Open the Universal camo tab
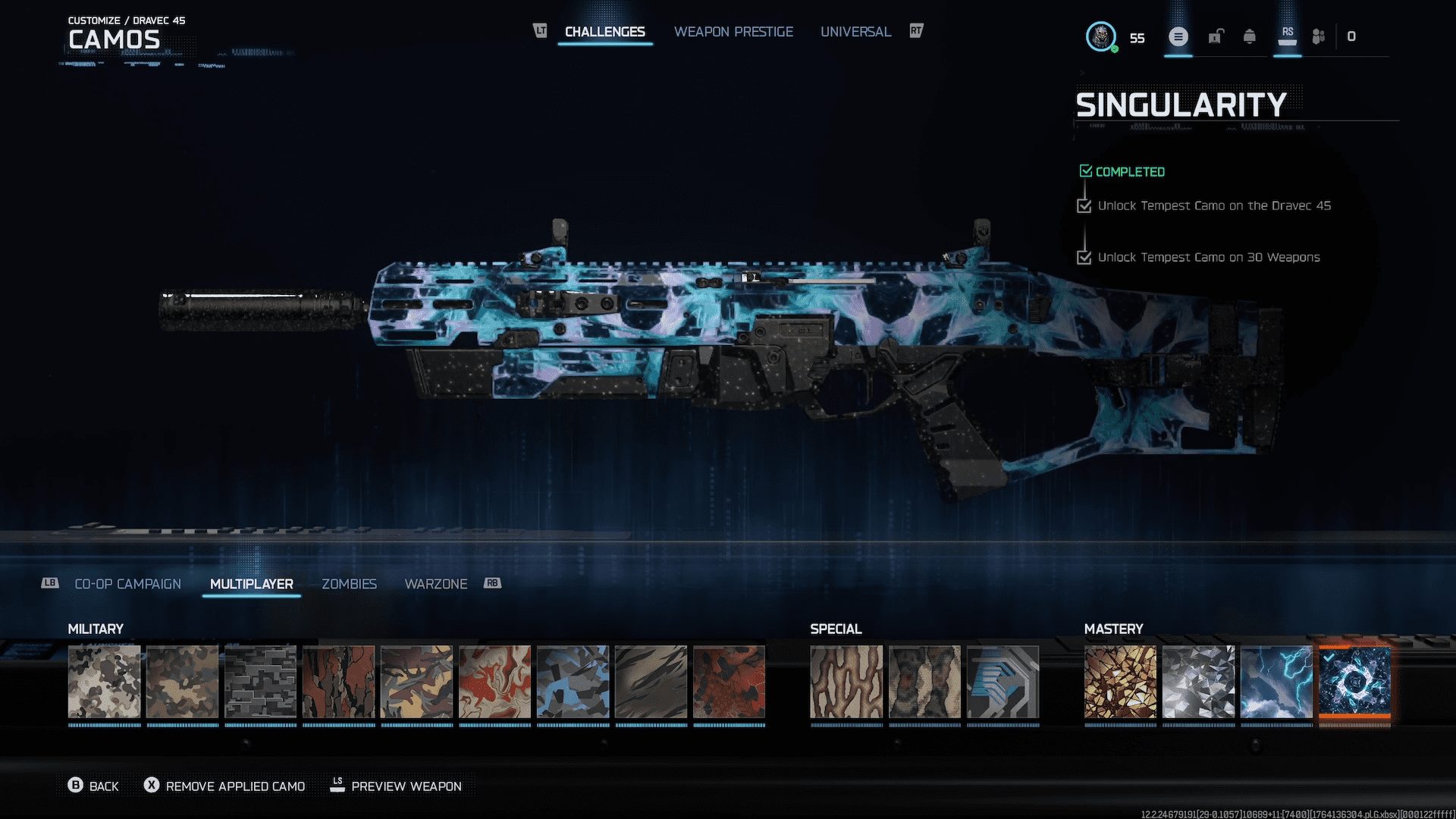Screen dimensions: 1456x819 click(855, 31)
